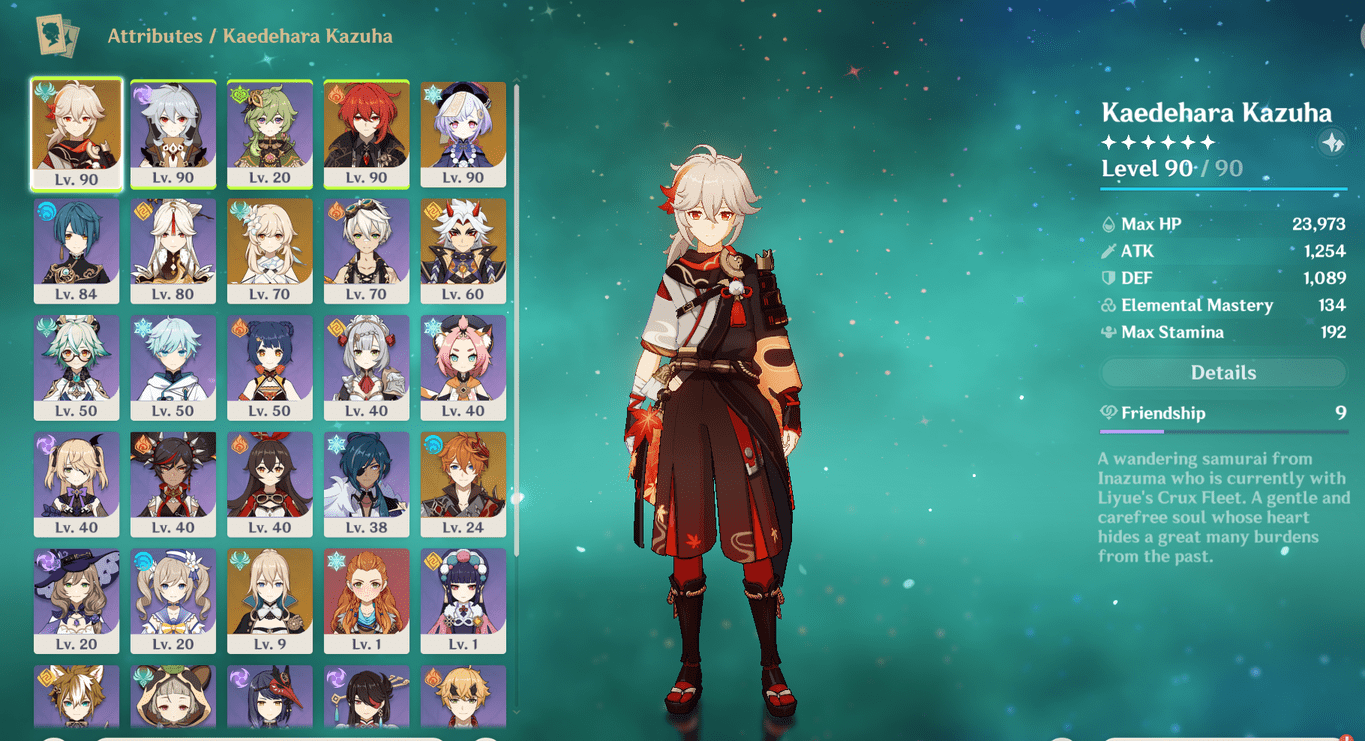1365x741 pixels.
Task: Click the Elemental Mastery stat icon
Action: (x=1109, y=305)
